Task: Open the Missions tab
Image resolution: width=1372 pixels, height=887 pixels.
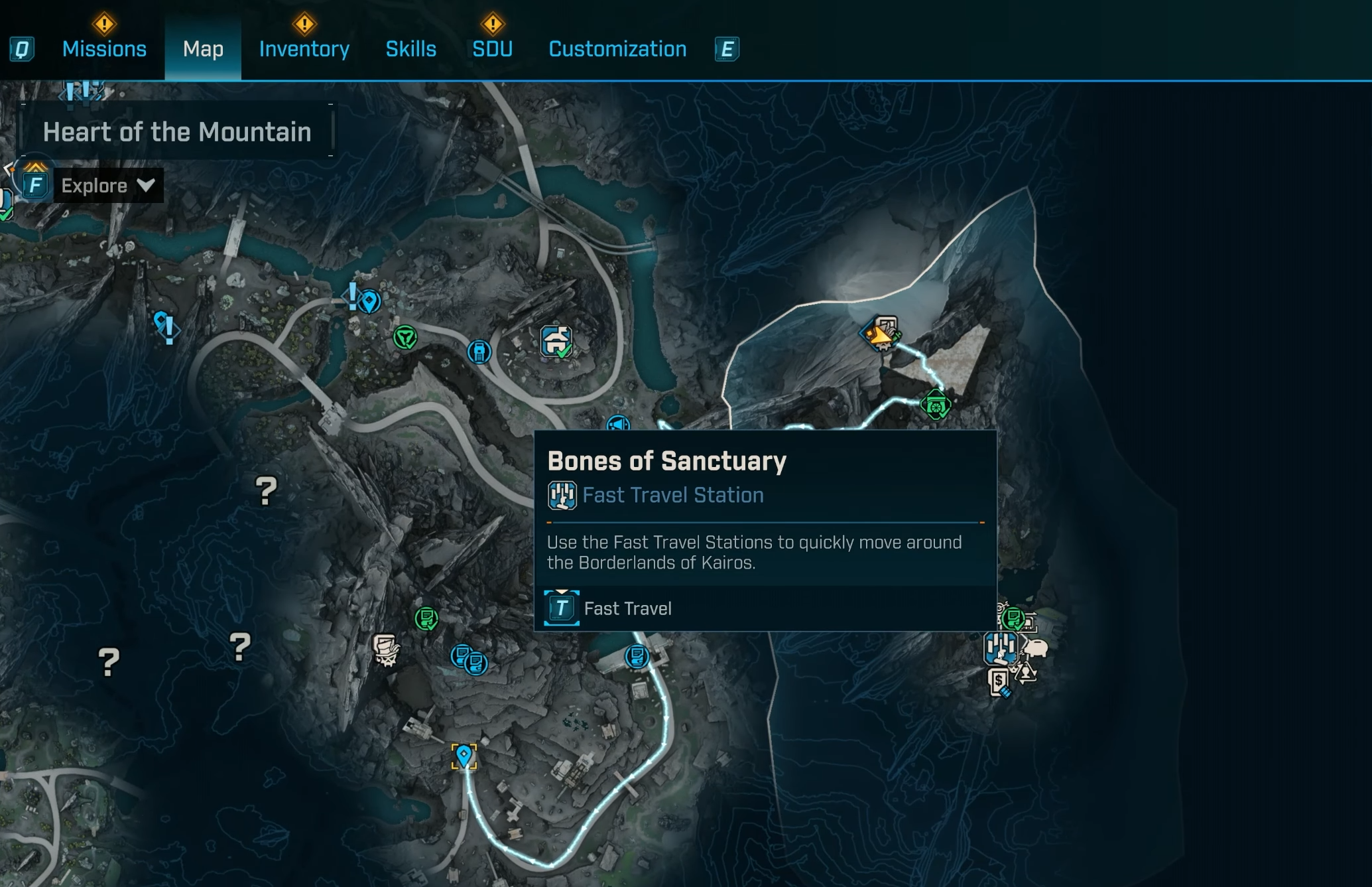Action: click(104, 49)
